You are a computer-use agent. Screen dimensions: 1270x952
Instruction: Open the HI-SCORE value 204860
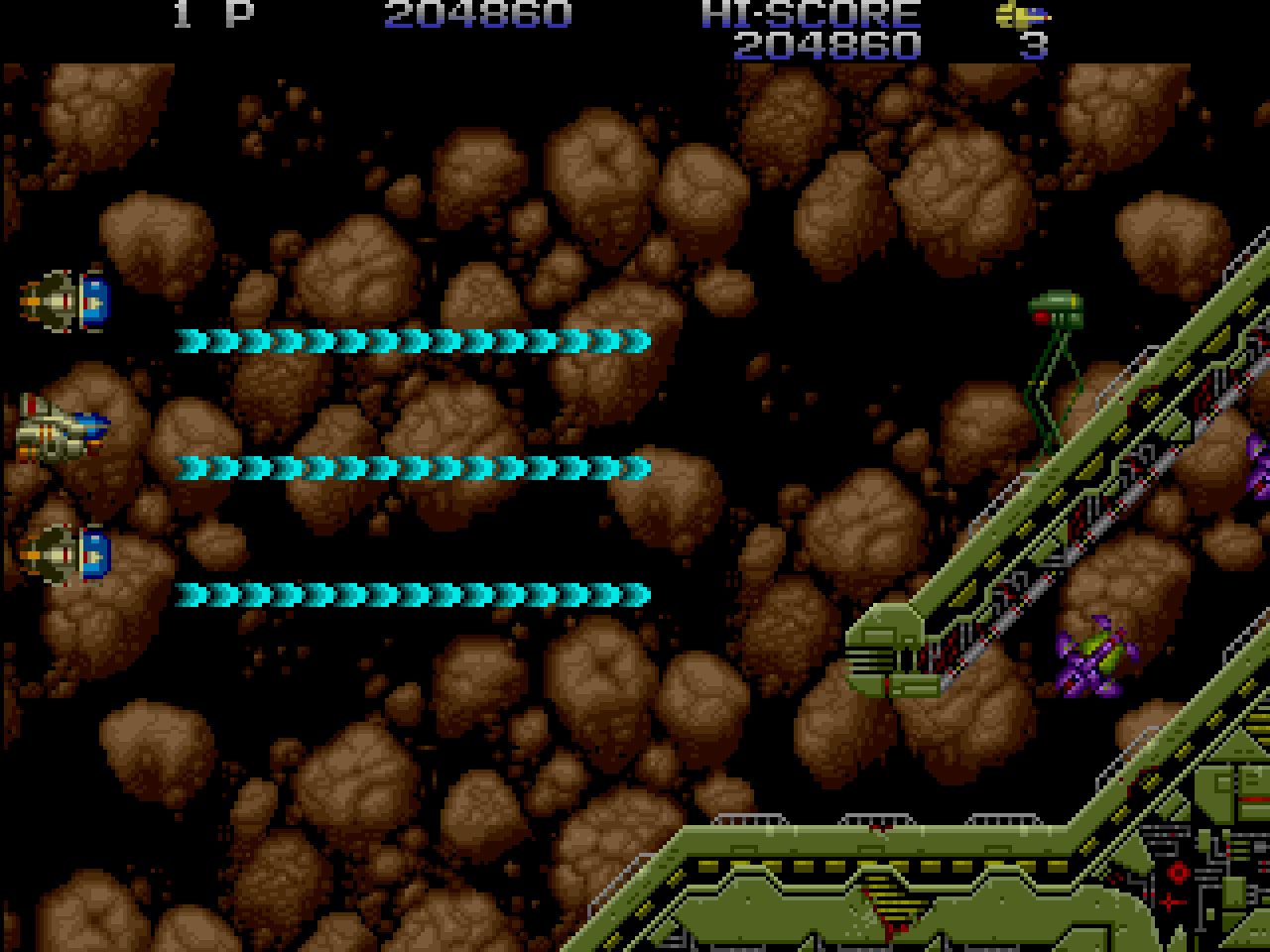click(x=828, y=44)
